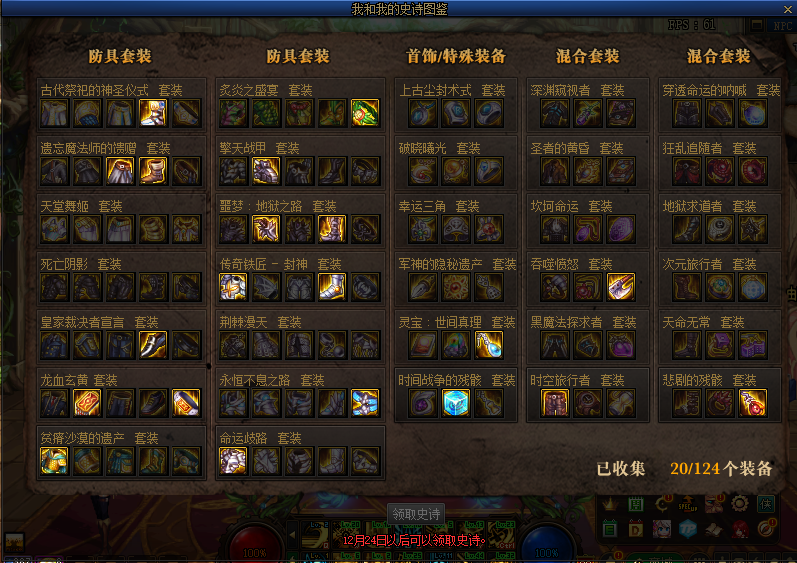
Task: Close the epic collection window
Action: (786, 8)
